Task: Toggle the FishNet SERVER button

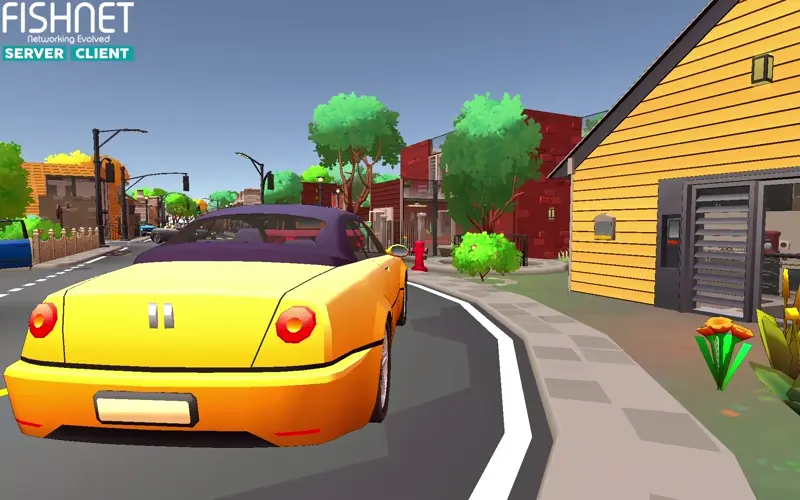Action: point(35,53)
